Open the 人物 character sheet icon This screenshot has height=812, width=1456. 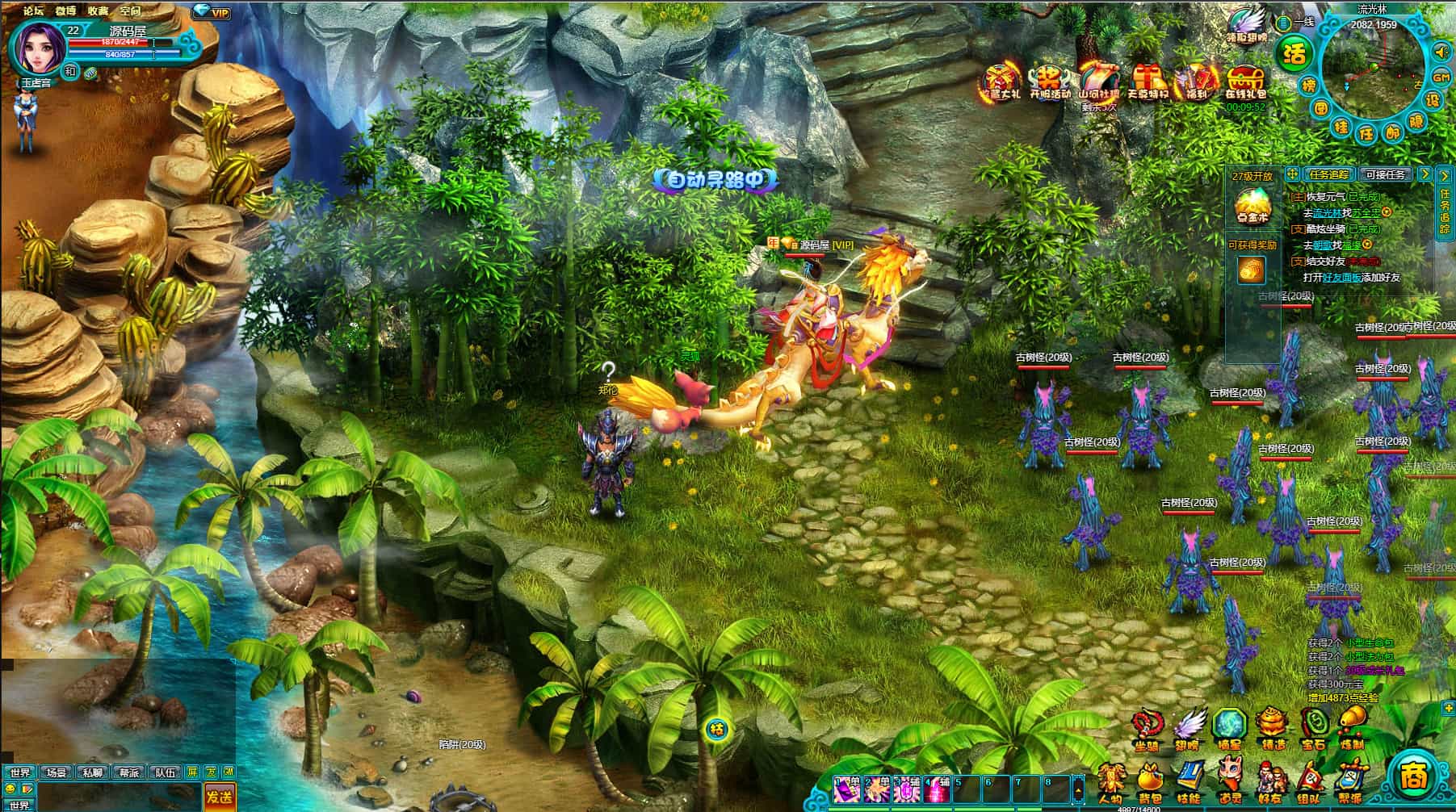[x=1110, y=781]
